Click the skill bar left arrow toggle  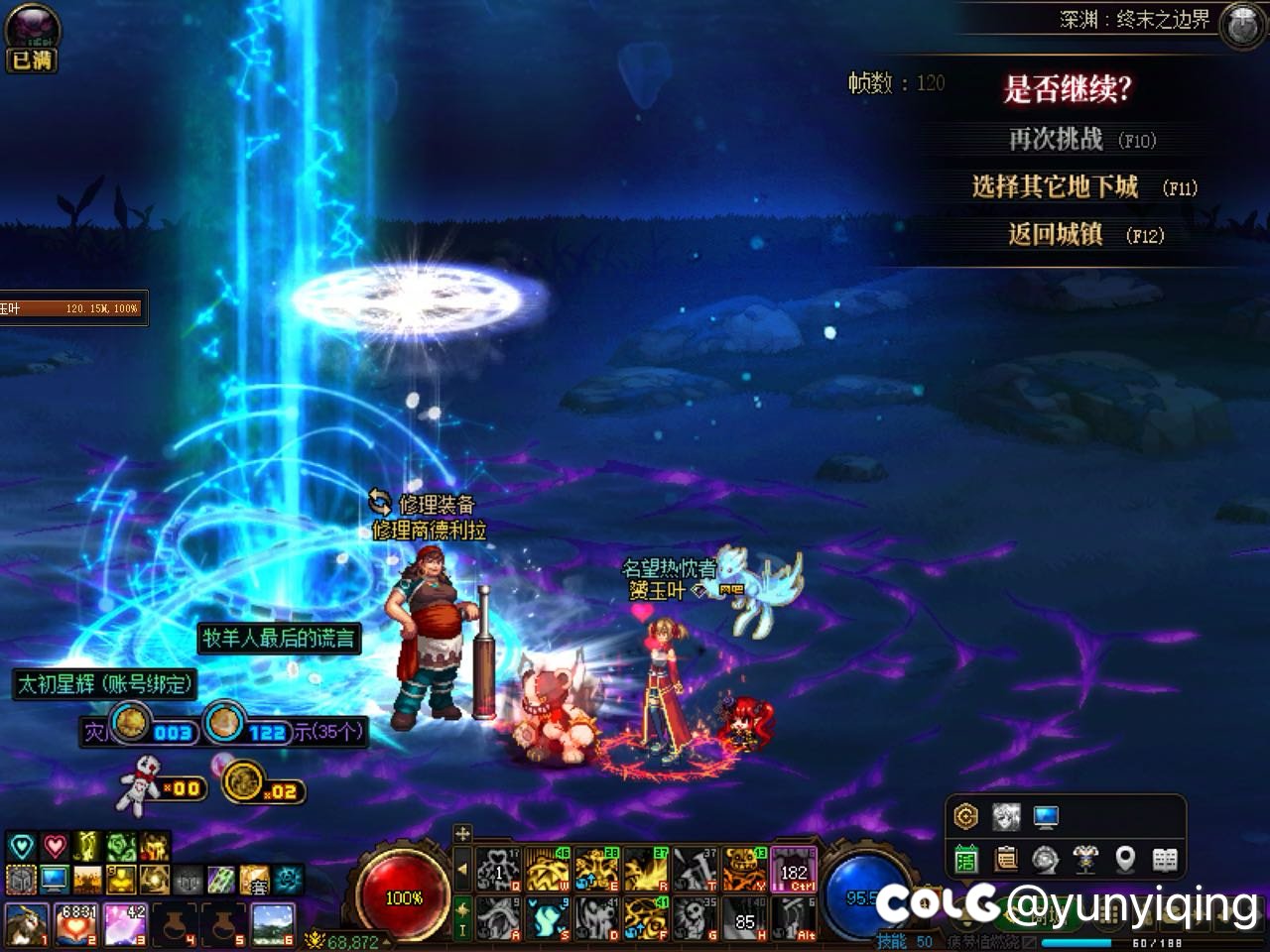pyautogui.click(x=462, y=870)
